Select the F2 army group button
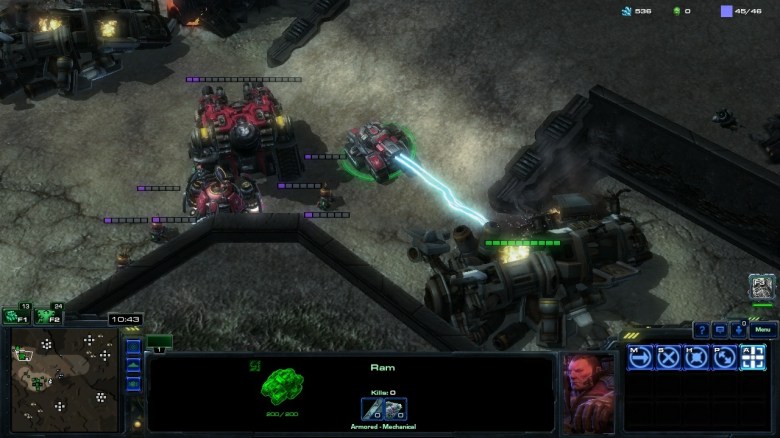Viewport: 780px width, 438px height. [x=45, y=316]
